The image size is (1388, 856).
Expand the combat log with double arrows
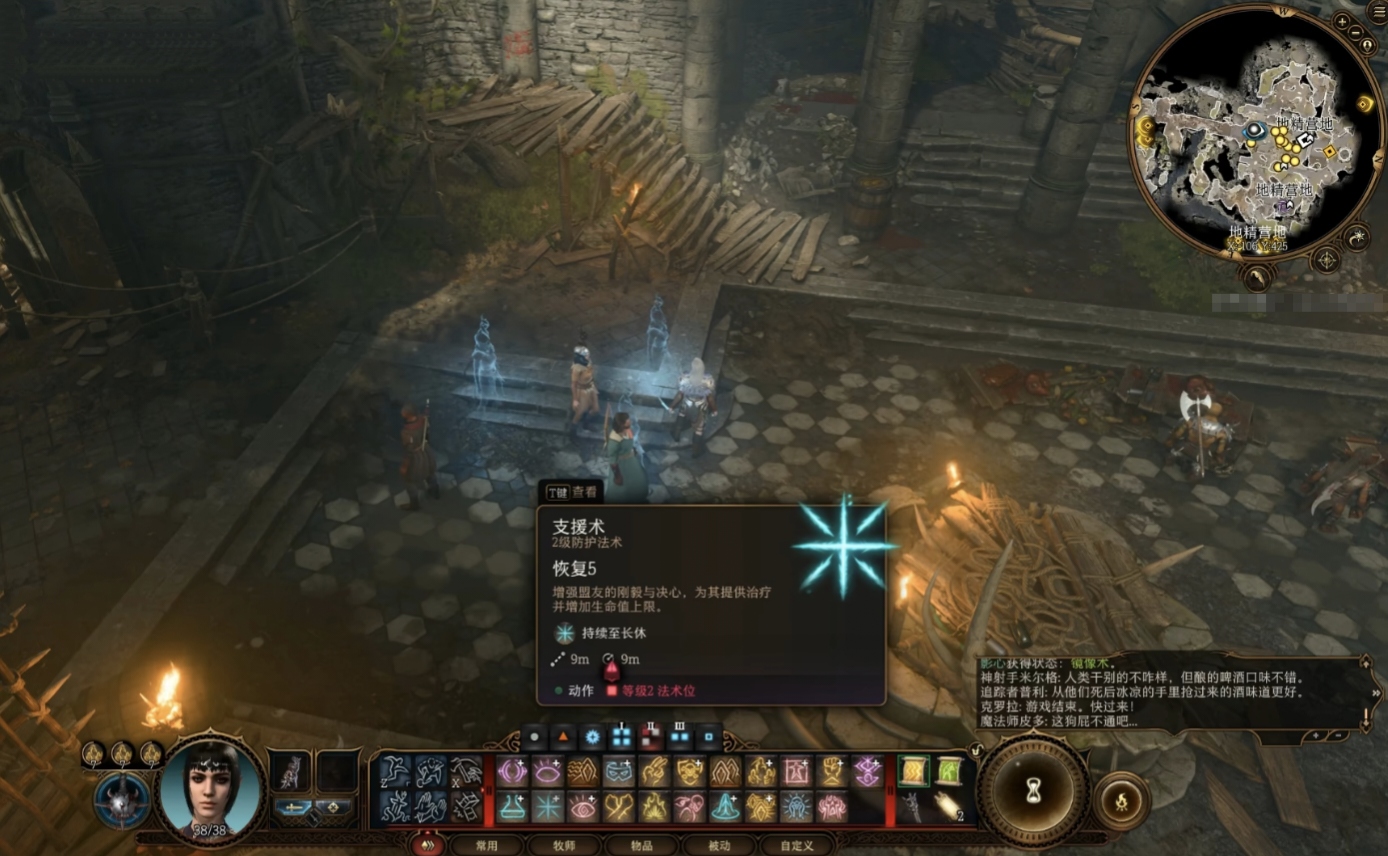[x=1377, y=692]
